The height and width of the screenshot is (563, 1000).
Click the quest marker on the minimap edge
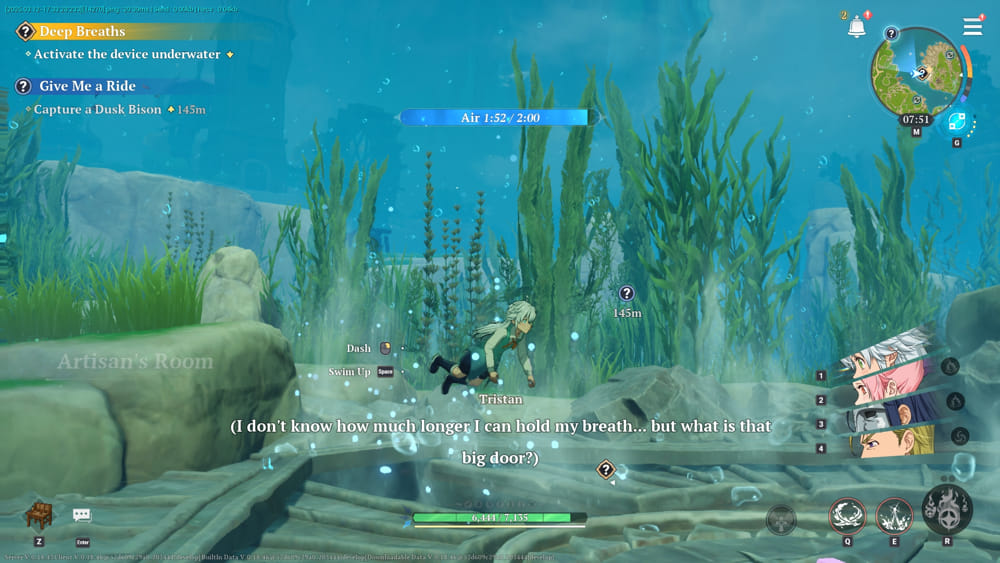891,33
